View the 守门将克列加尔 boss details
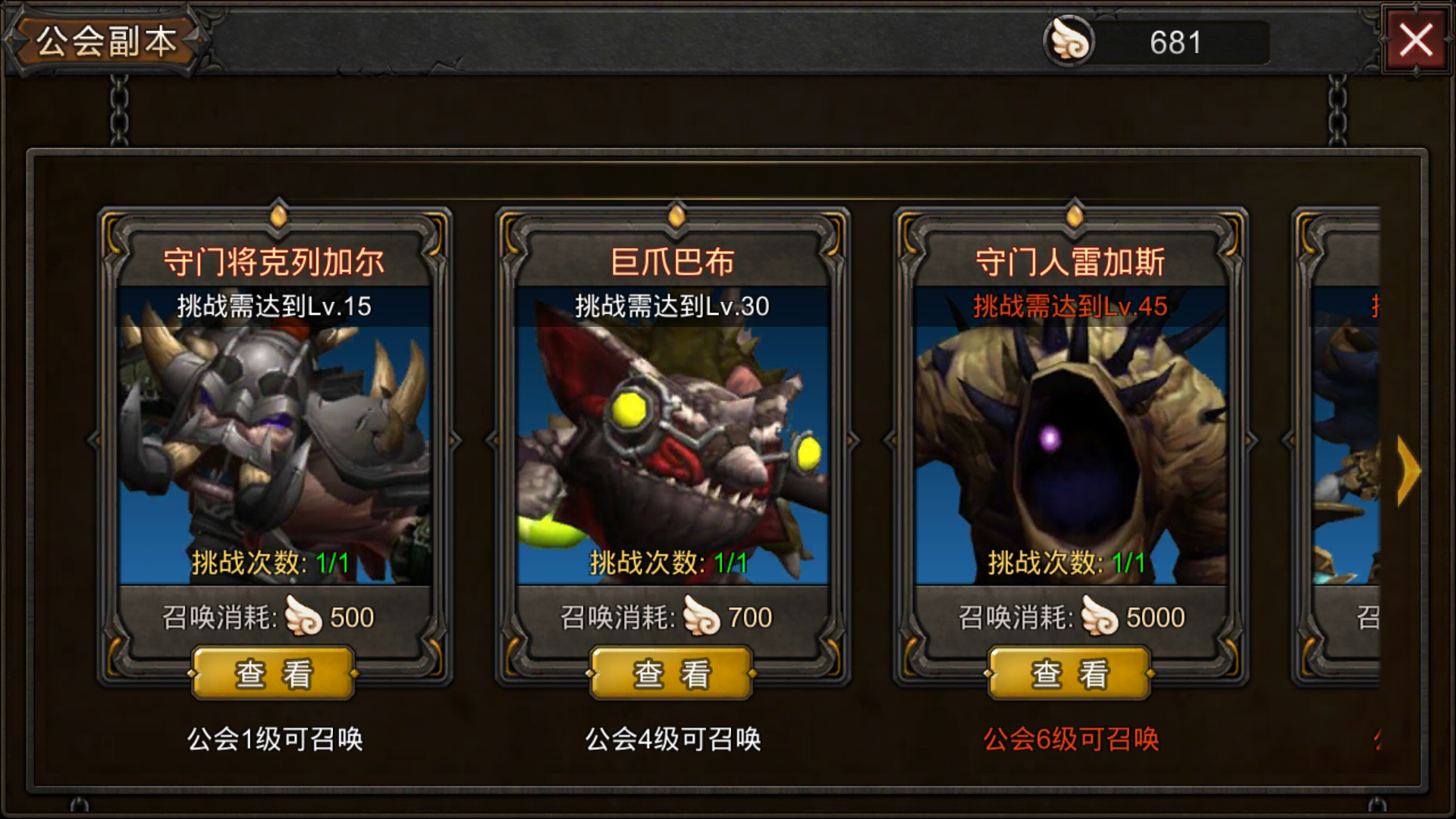Screen dimensions: 1456x819 (x=274, y=673)
